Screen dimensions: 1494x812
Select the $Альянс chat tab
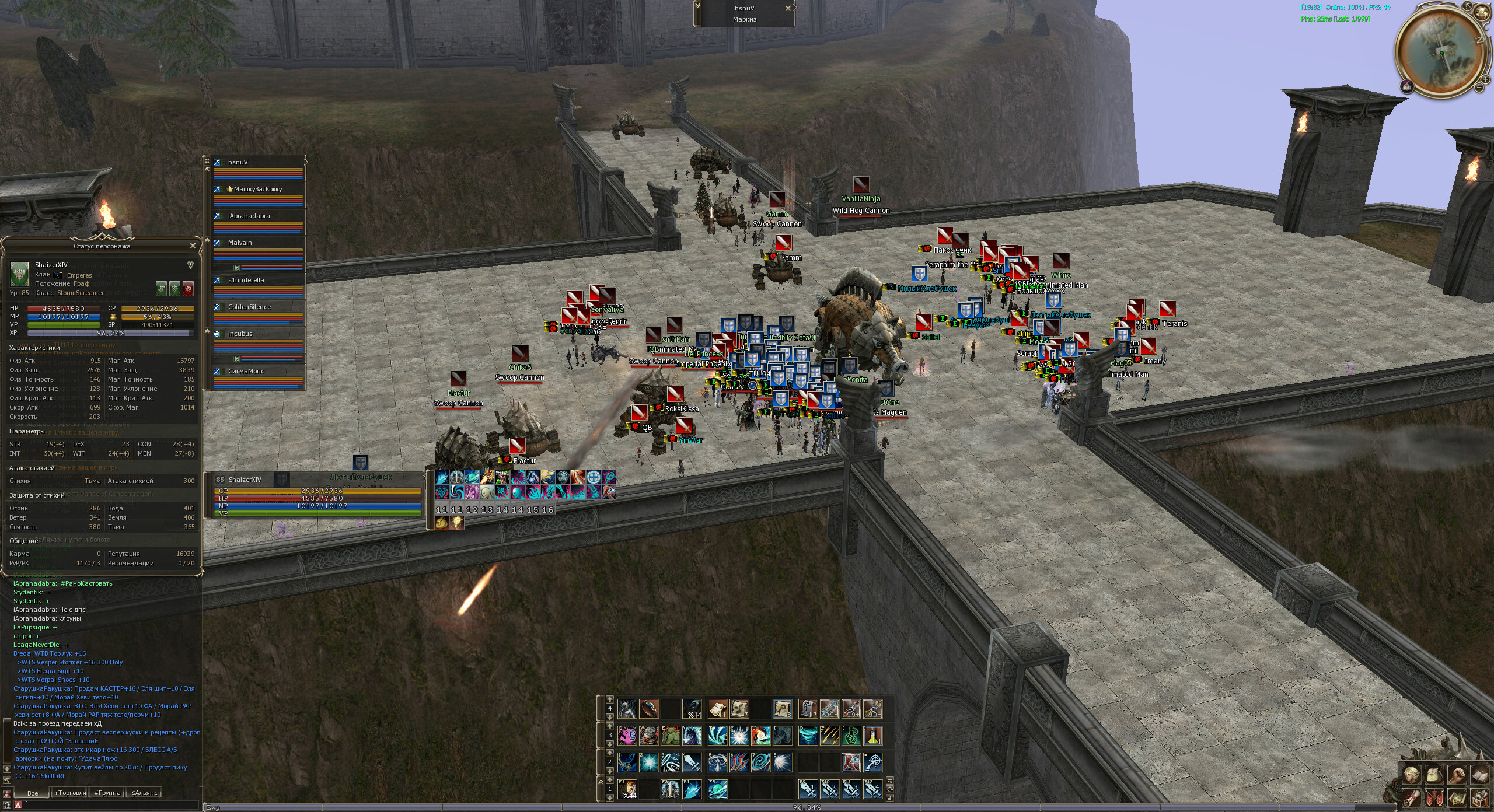click(x=144, y=793)
